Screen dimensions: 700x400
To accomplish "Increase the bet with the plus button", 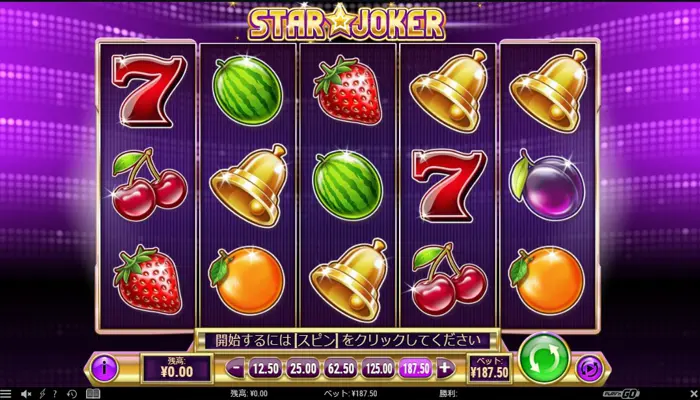I will coord(445,368).
